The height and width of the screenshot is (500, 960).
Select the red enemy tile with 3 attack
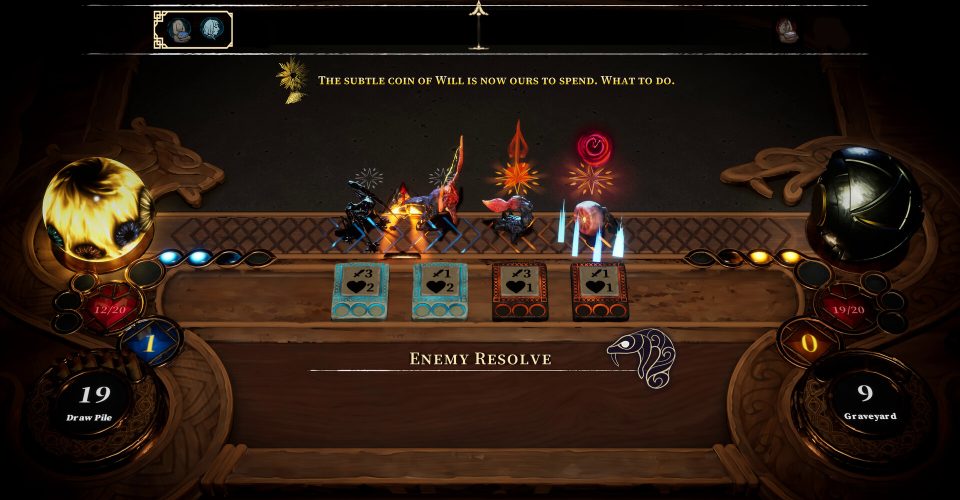[x=520, y=290]
